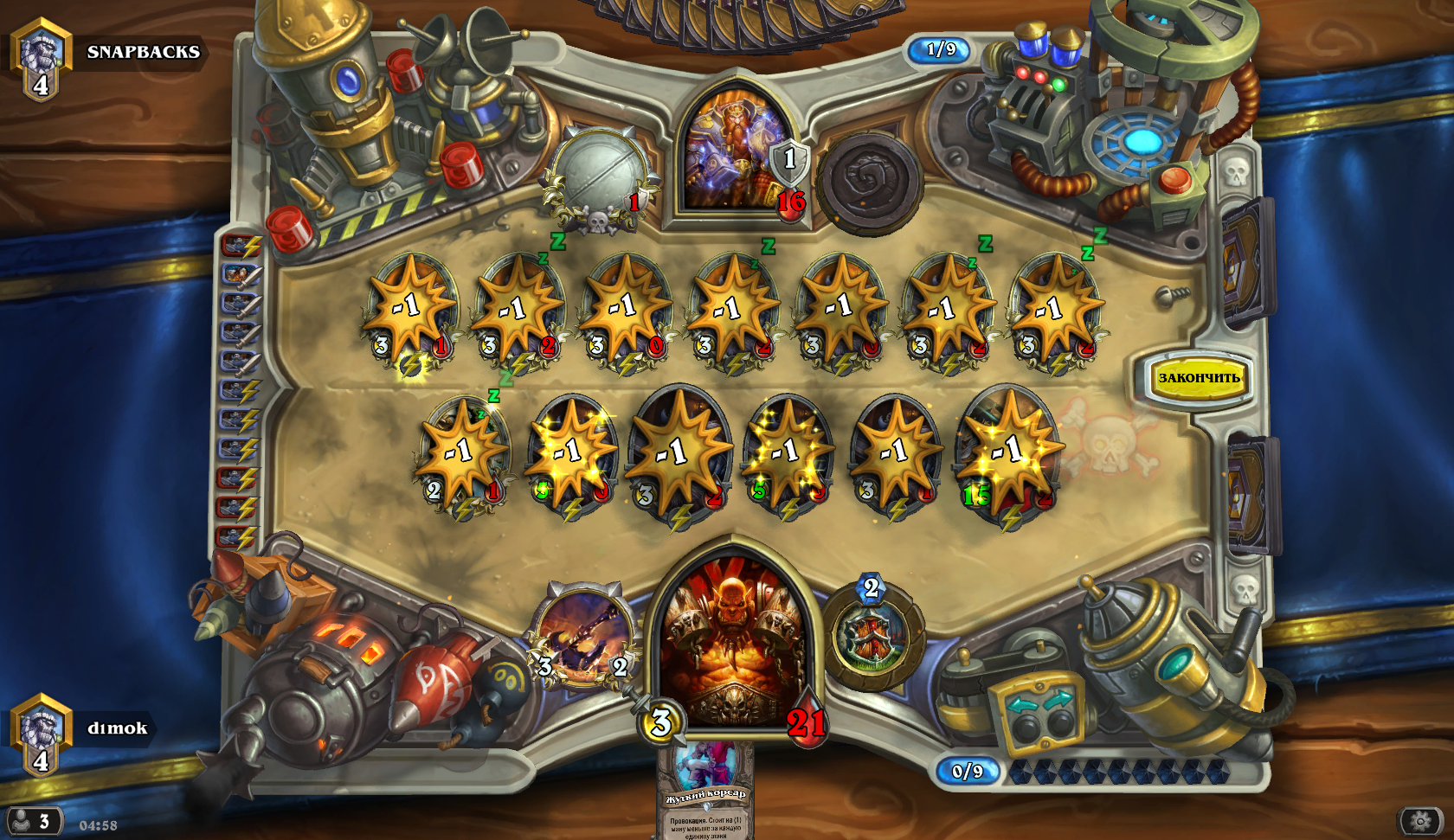Inspect your equipped 3/2 weapon
Screen dimensions: 1454x840
tap(582, 638)
